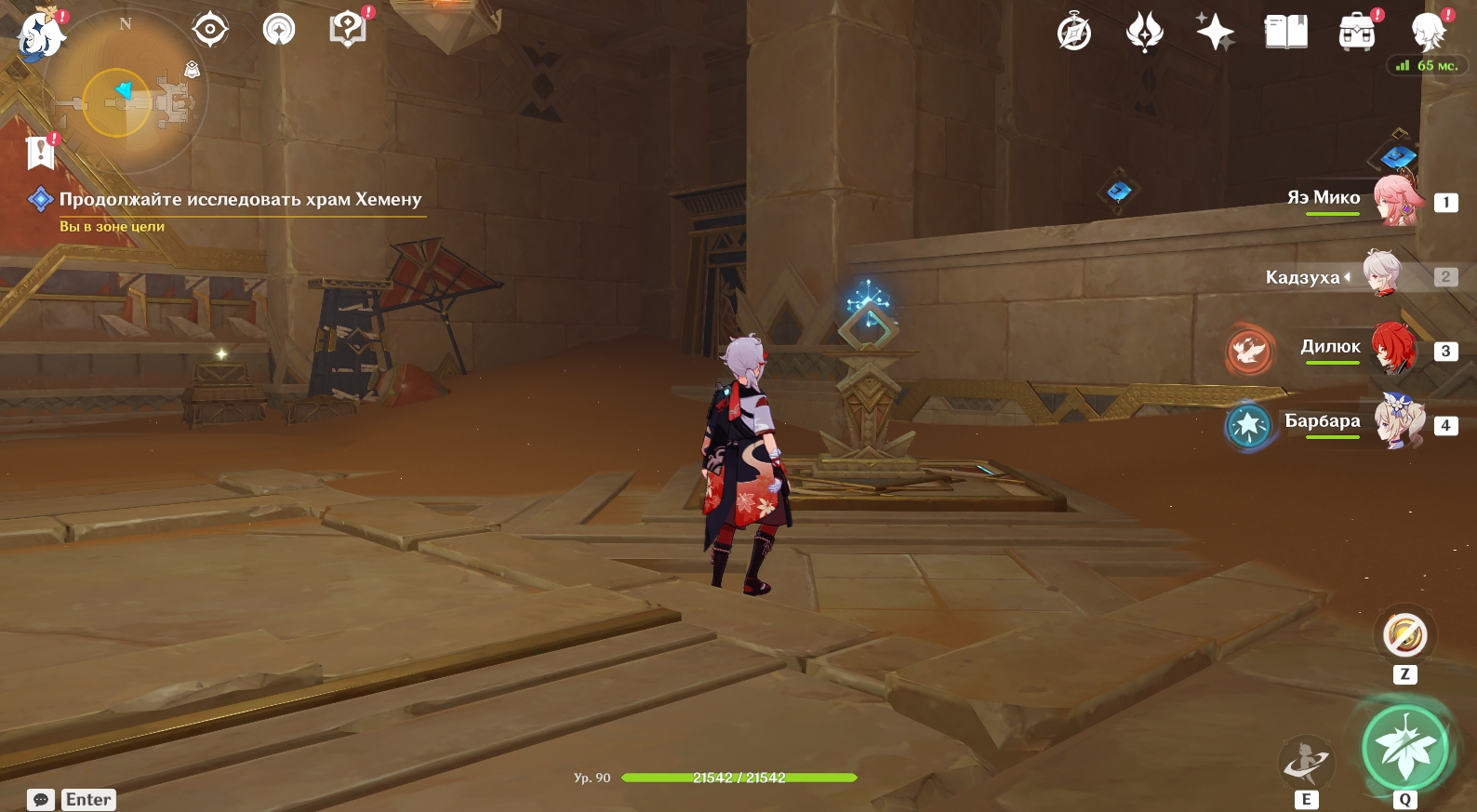
Task: Select the tracked quest about храм Хемену
Action: click(x=239, y=199)
